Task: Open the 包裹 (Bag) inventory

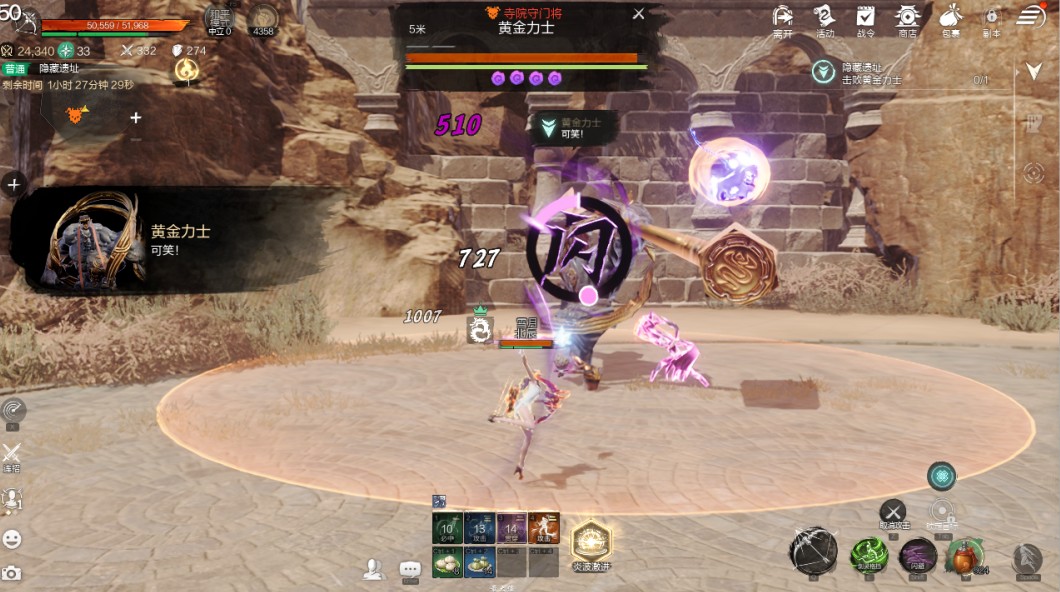Action: (x=950, y=18)
